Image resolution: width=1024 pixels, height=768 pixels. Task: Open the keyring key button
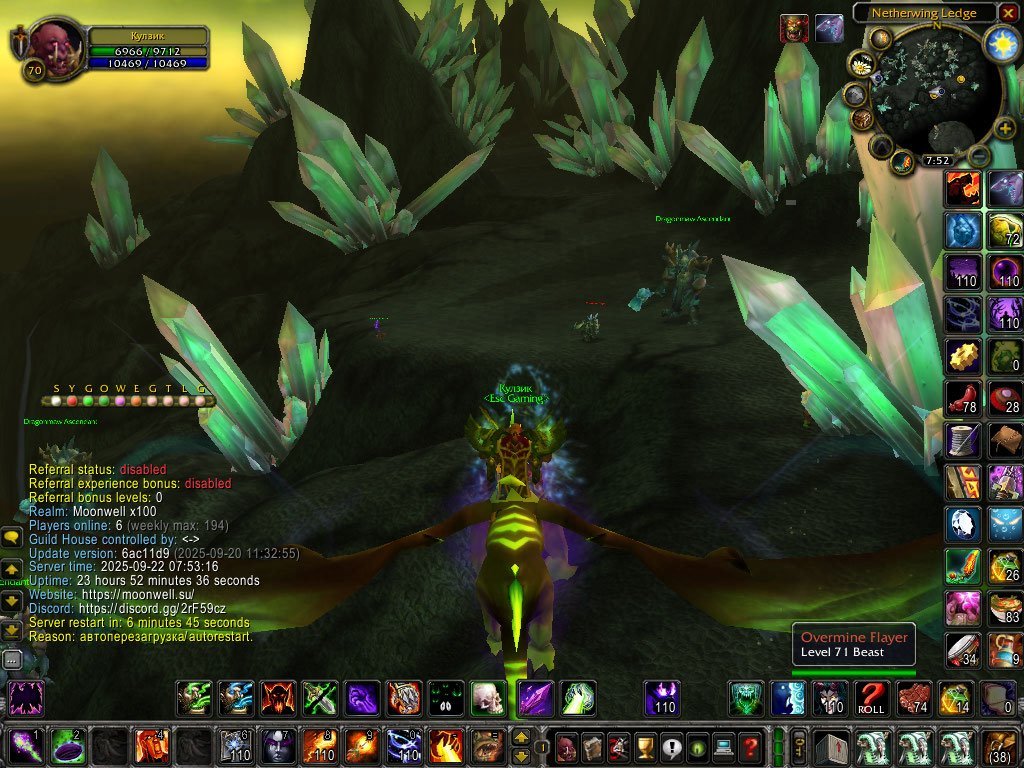pos(799,746)
